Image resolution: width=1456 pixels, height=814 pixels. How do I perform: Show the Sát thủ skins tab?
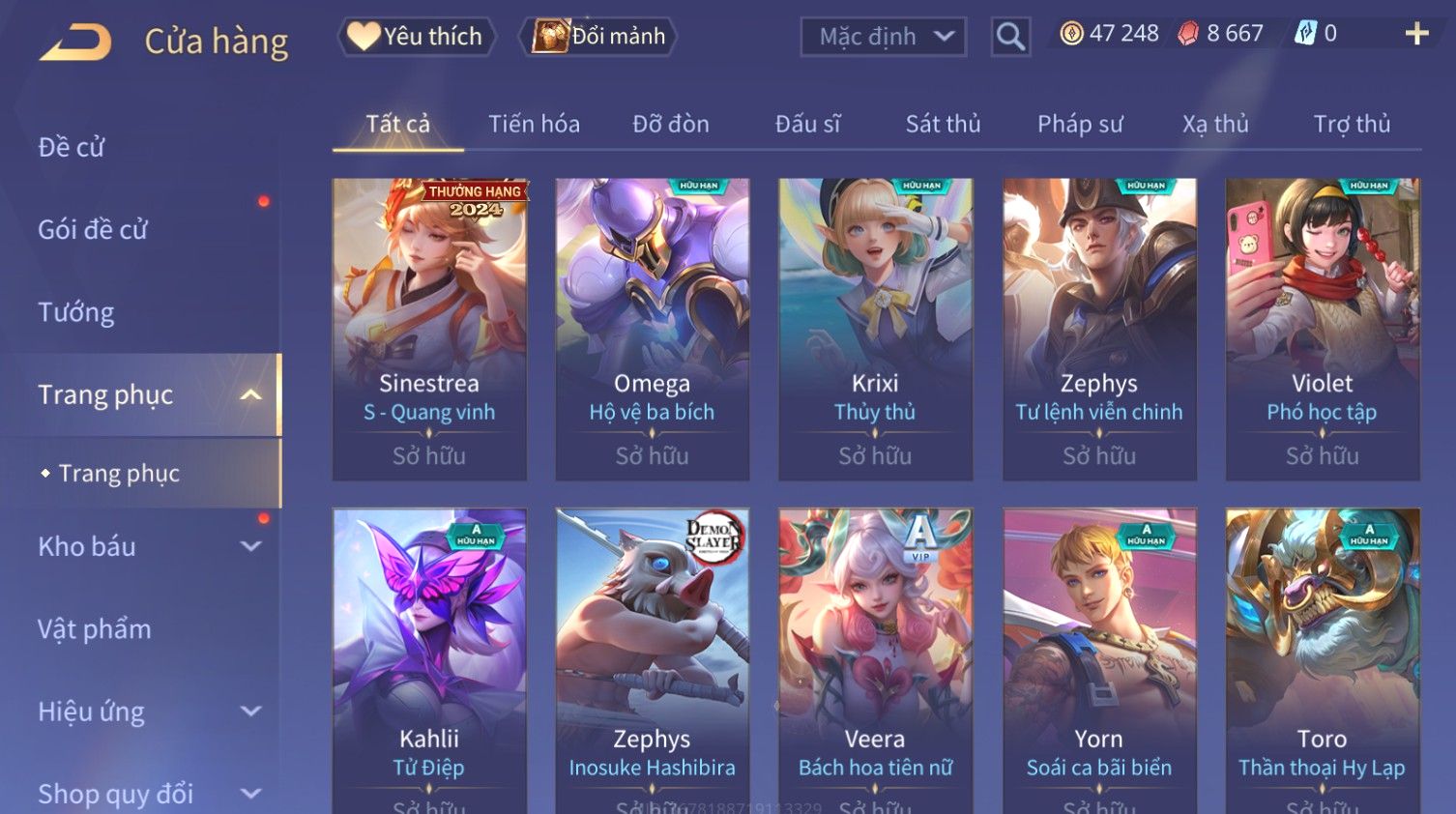pyautogui.click(x=943, y=124)
